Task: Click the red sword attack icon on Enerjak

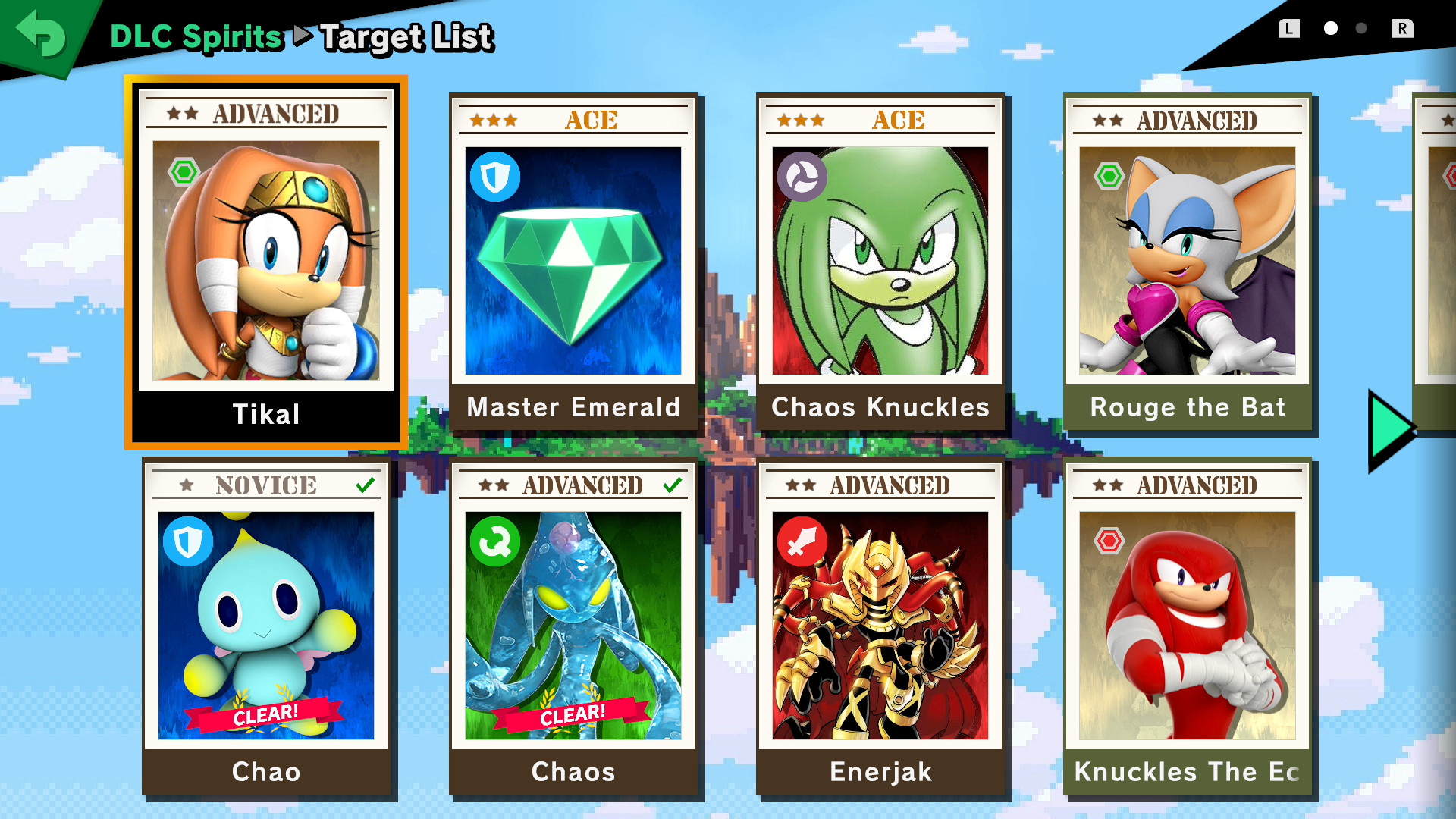Action: click(801, 540)
